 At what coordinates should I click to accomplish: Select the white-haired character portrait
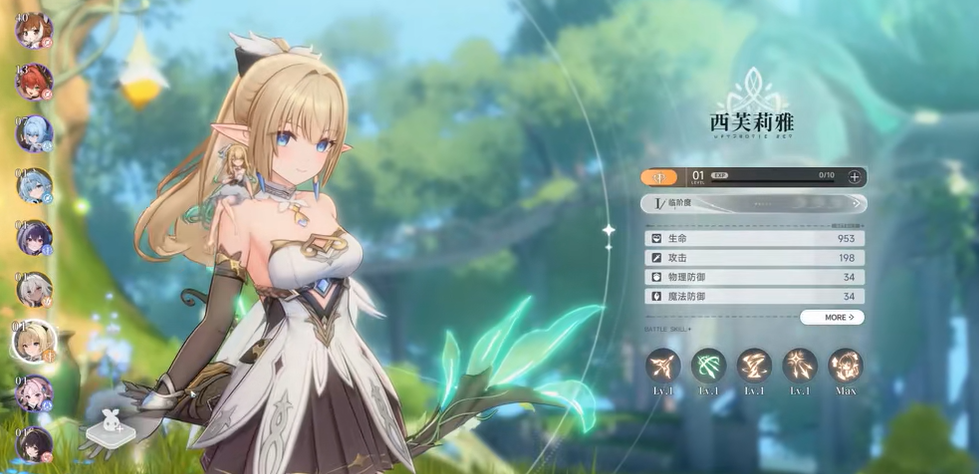(x=34, y=289)
